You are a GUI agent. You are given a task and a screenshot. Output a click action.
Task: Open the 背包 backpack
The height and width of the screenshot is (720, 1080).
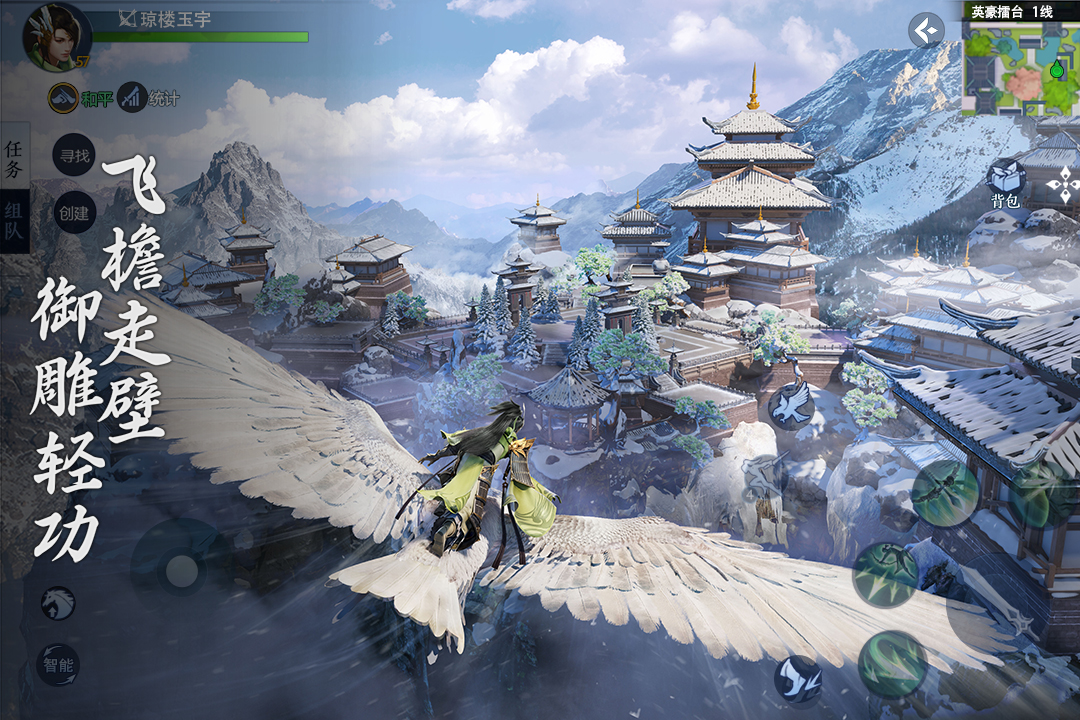point(1005,182)
